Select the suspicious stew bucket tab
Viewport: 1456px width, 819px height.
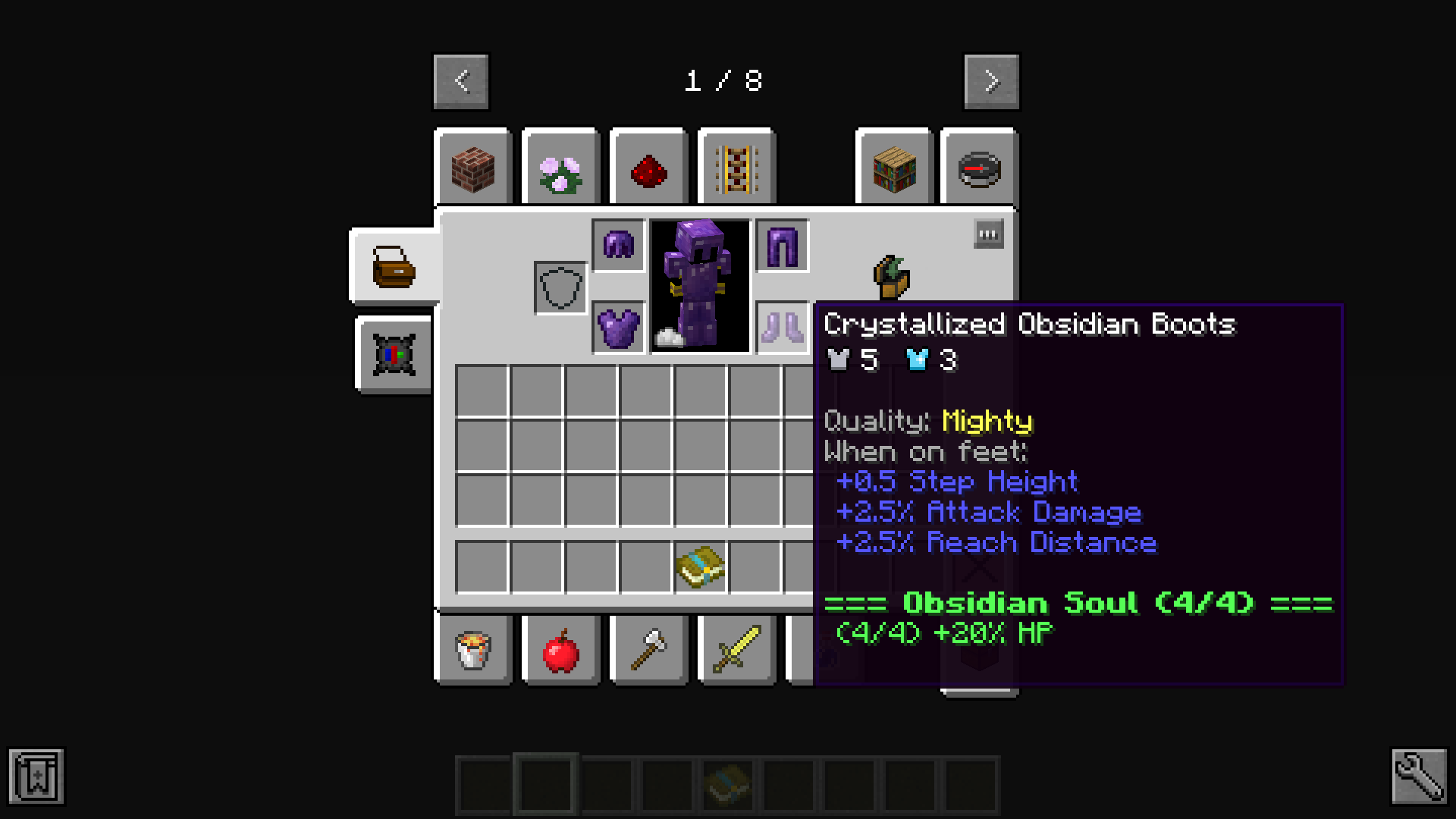click(473, 651)
